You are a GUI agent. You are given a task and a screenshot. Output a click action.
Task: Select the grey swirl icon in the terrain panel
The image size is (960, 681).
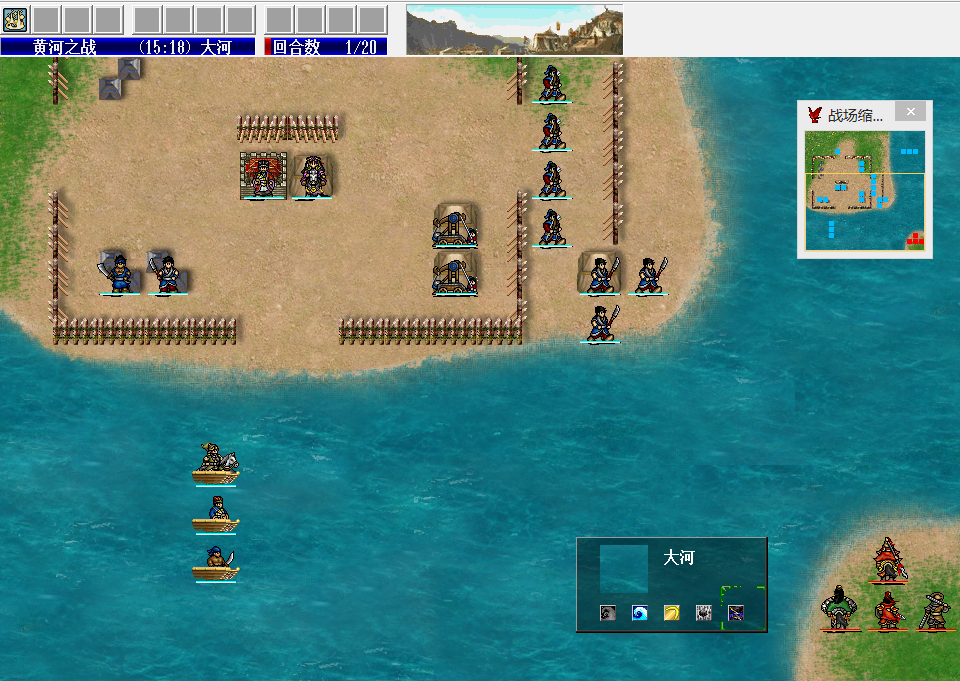click(608, 612)
